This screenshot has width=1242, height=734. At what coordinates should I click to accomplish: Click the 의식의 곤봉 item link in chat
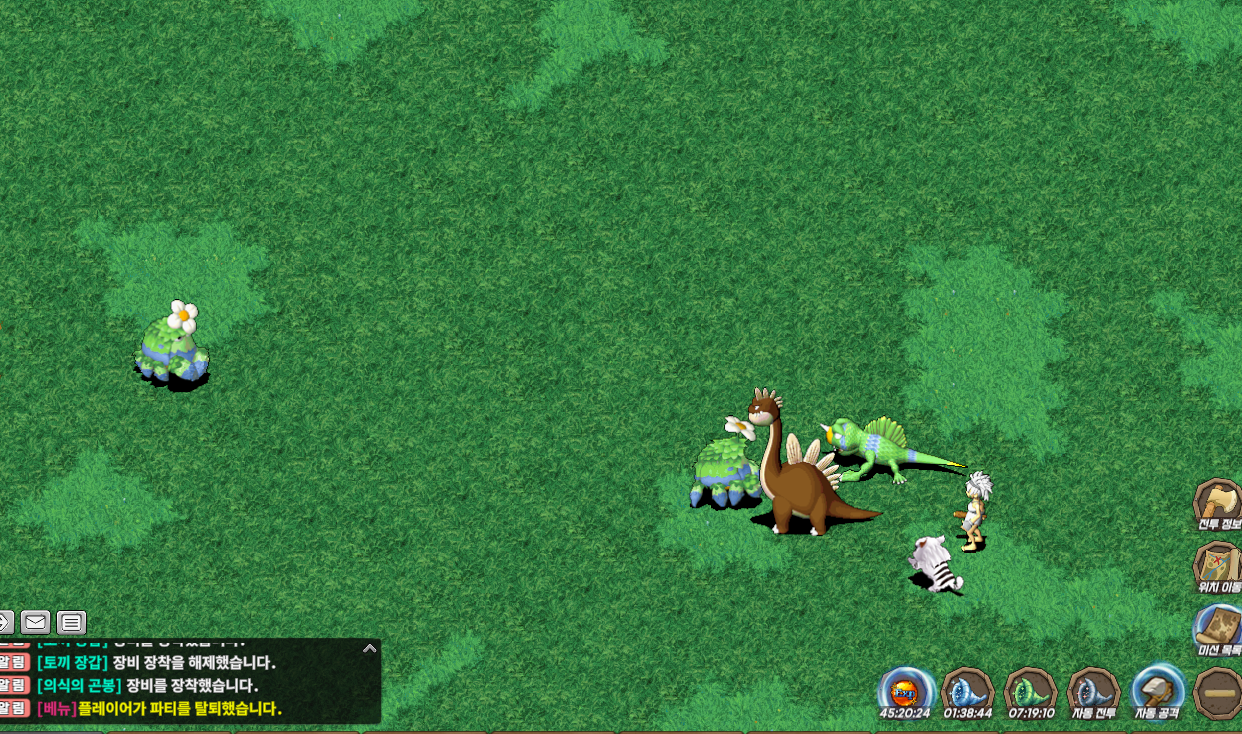(79, 685)
